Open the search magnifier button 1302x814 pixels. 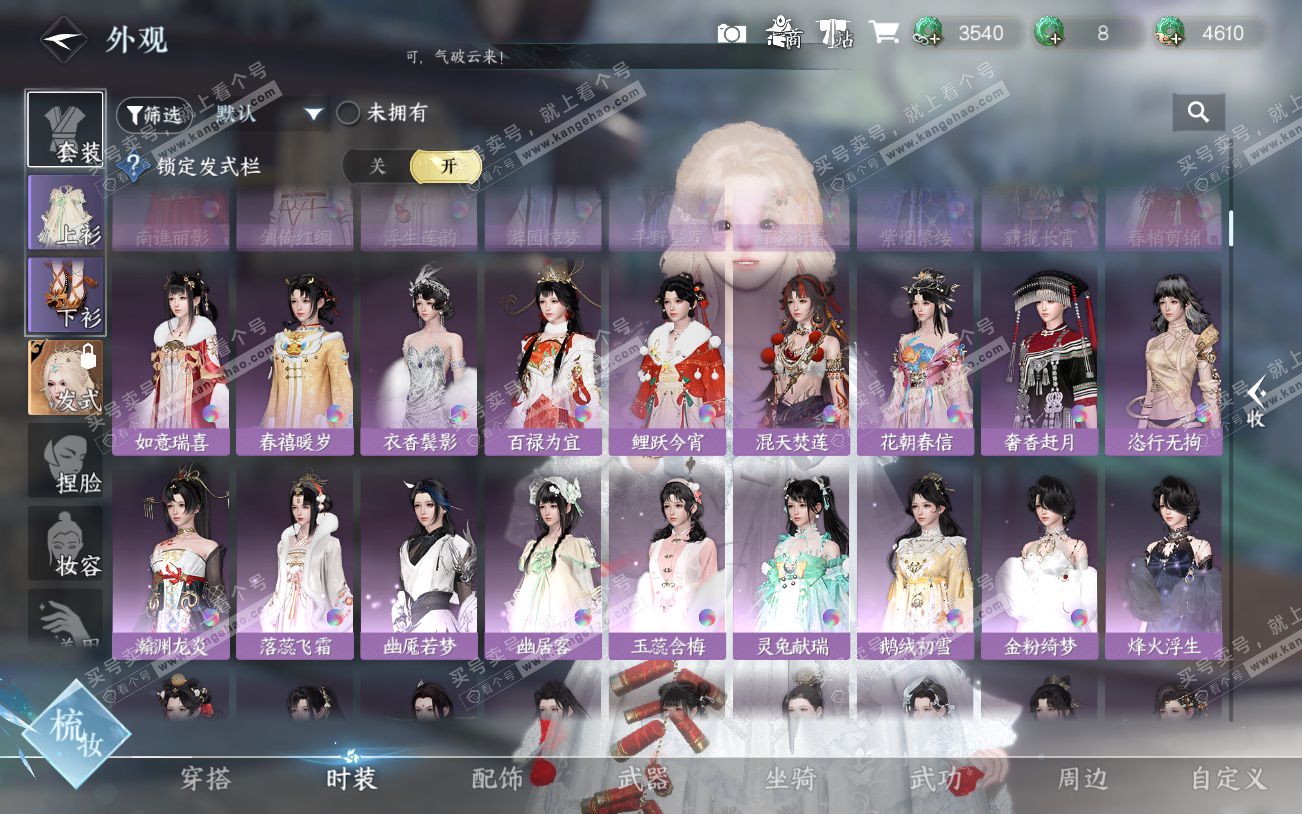coord(1198,113)
